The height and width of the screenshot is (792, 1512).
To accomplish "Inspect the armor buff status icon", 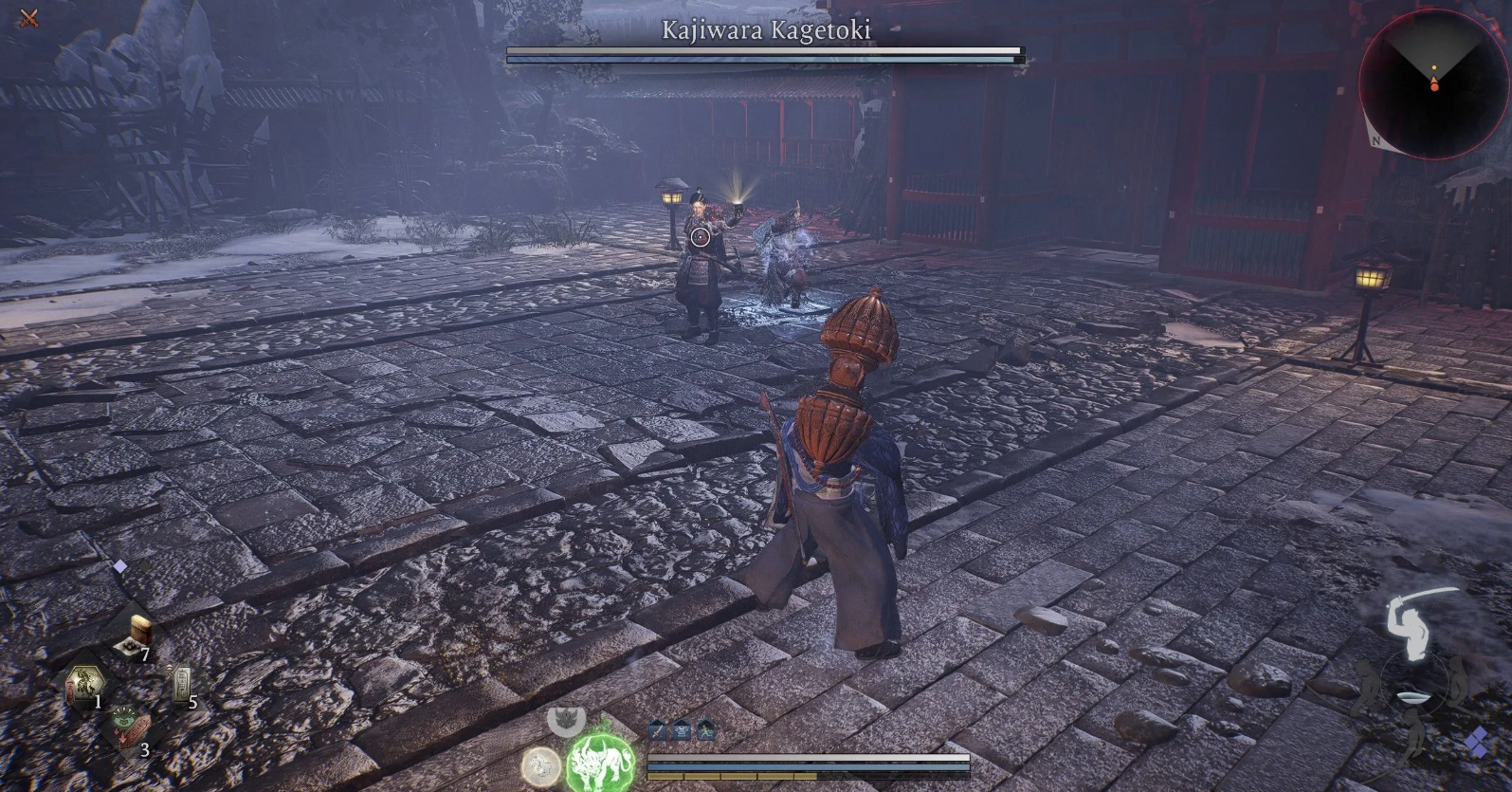I will 682,730.
